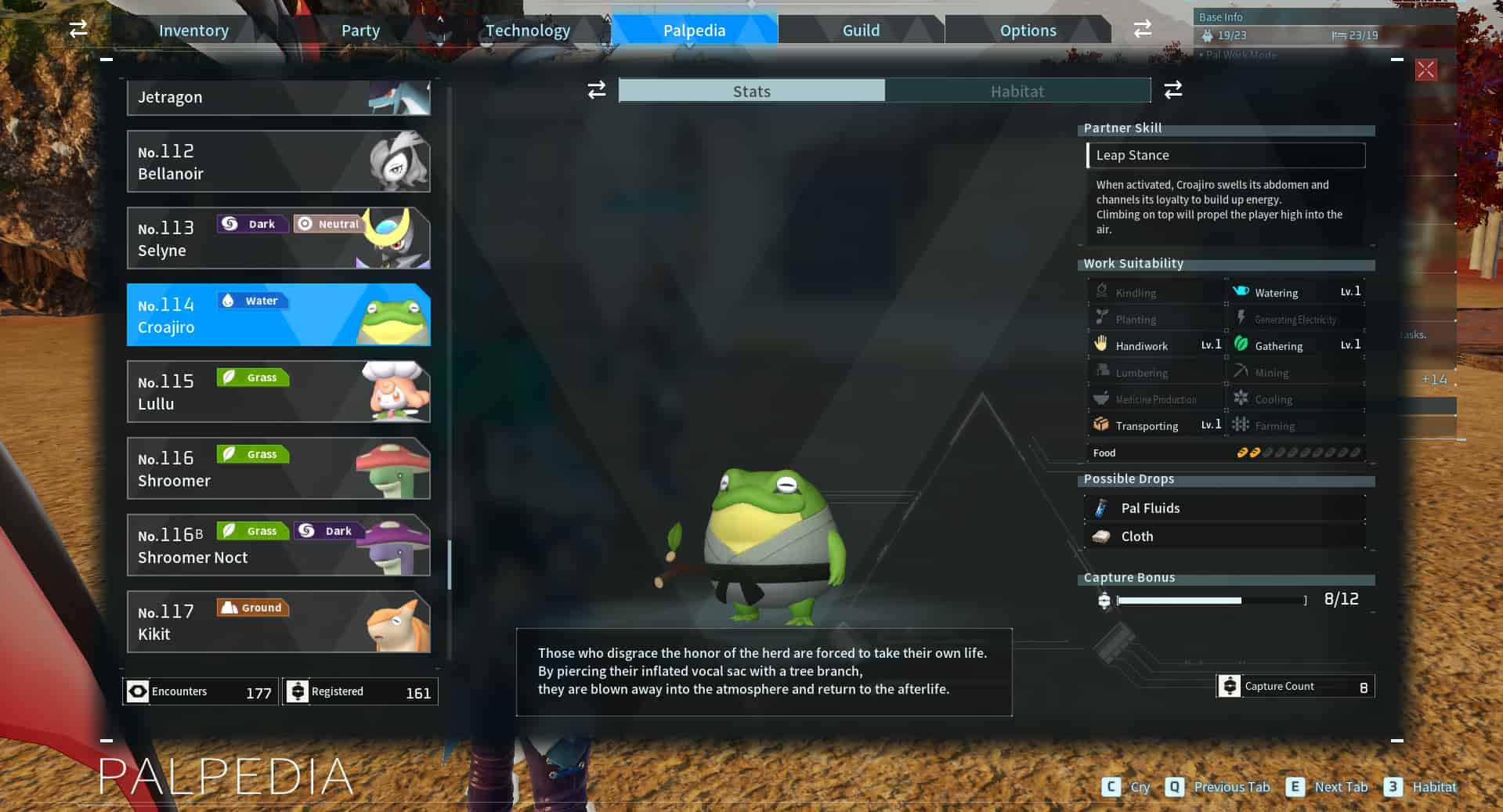Click the Encounters eye icon
The height and width of the screenshot is (812, 1503).
tap(138, 691)
